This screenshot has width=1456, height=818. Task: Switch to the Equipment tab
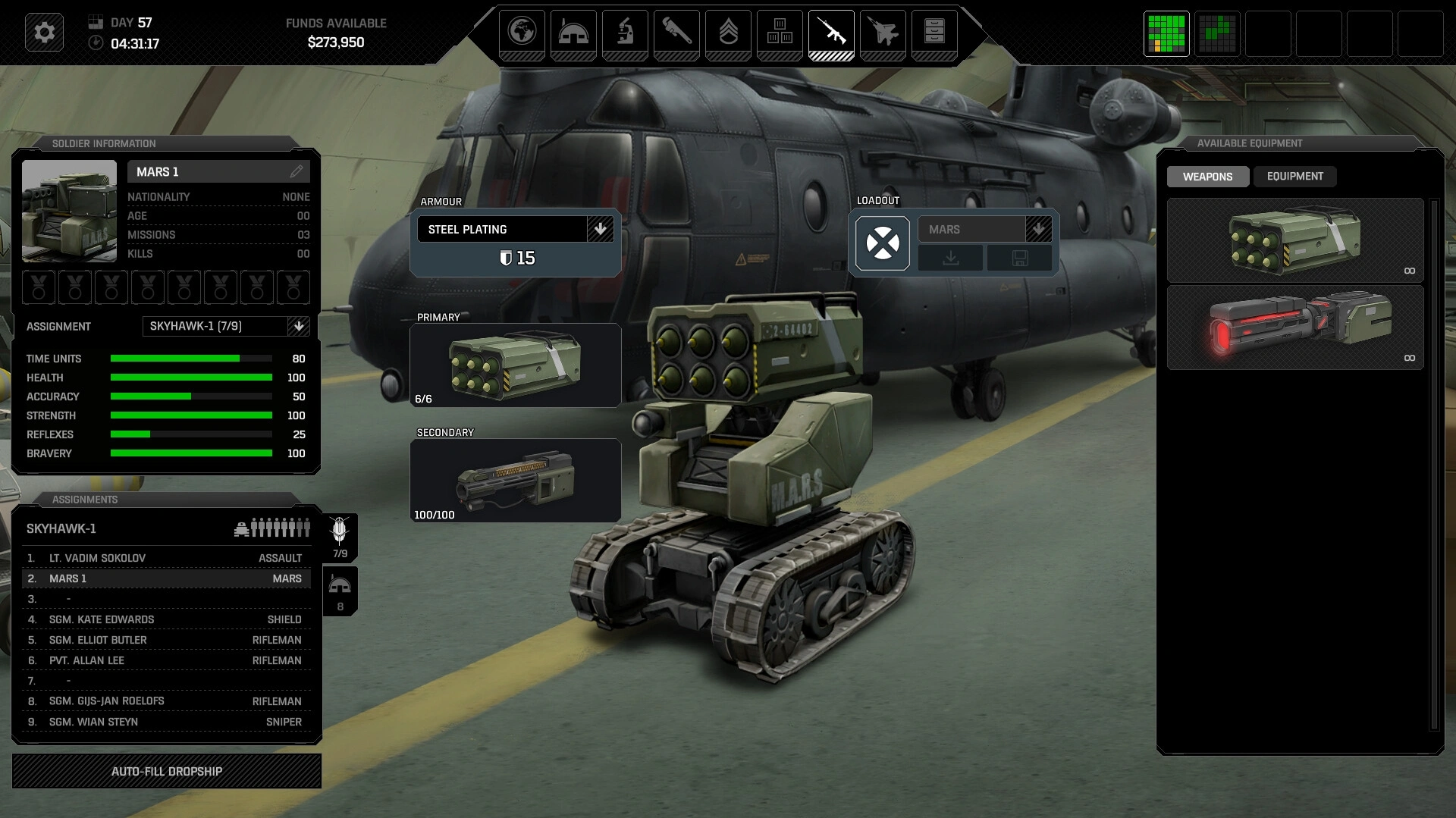[1294, 177]
